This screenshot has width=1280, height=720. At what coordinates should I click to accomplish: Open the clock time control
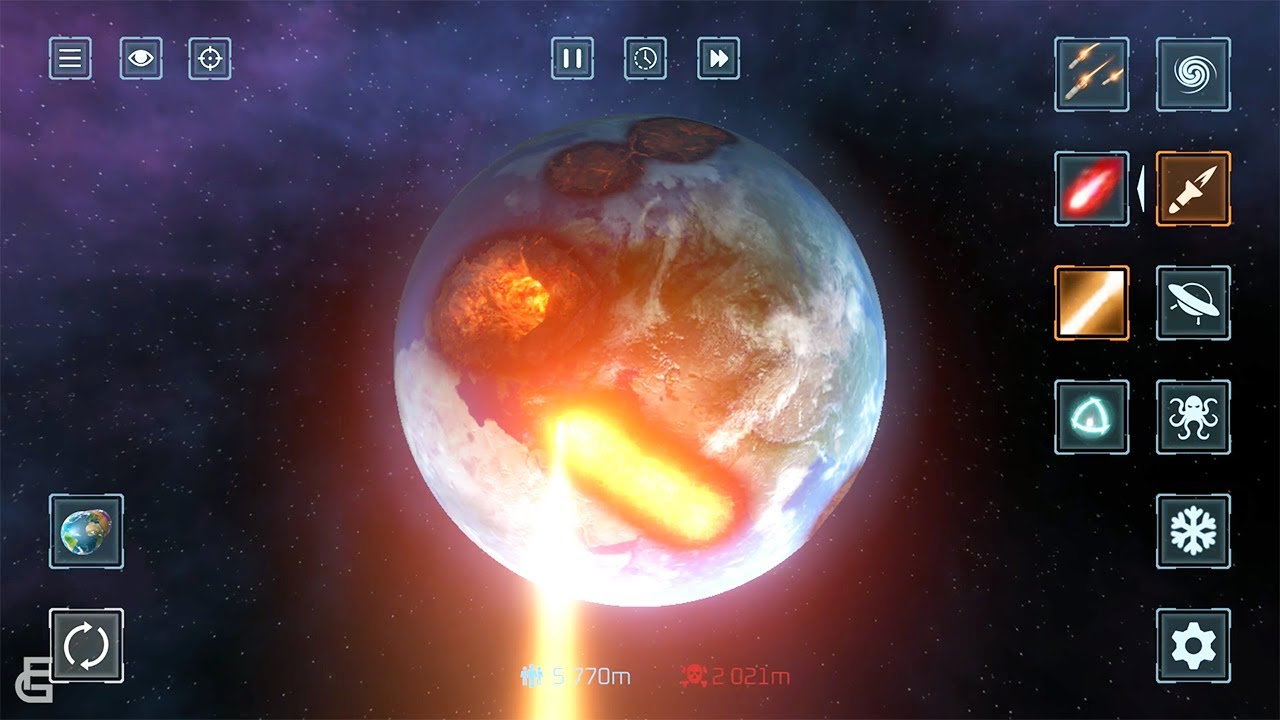click(x=645, y=59)
